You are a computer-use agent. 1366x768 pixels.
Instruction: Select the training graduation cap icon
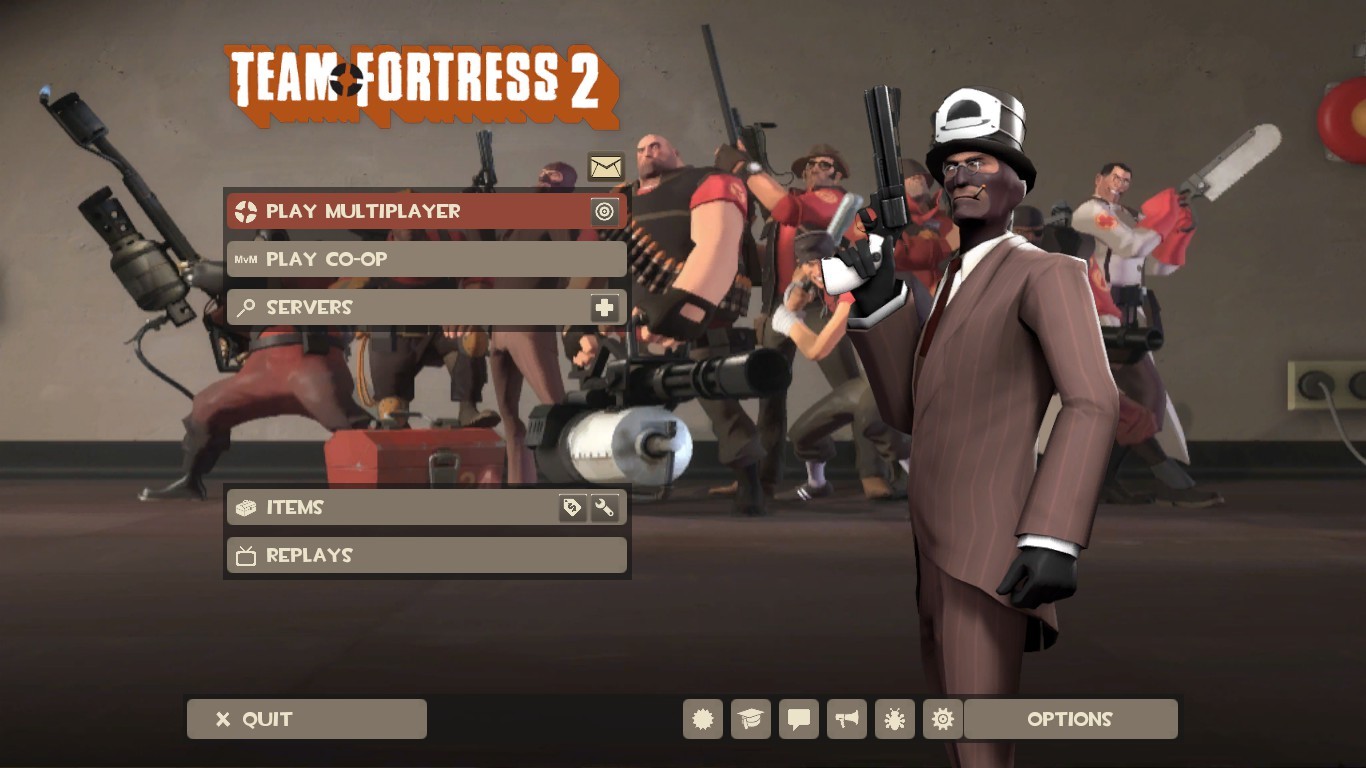[750, 718]
